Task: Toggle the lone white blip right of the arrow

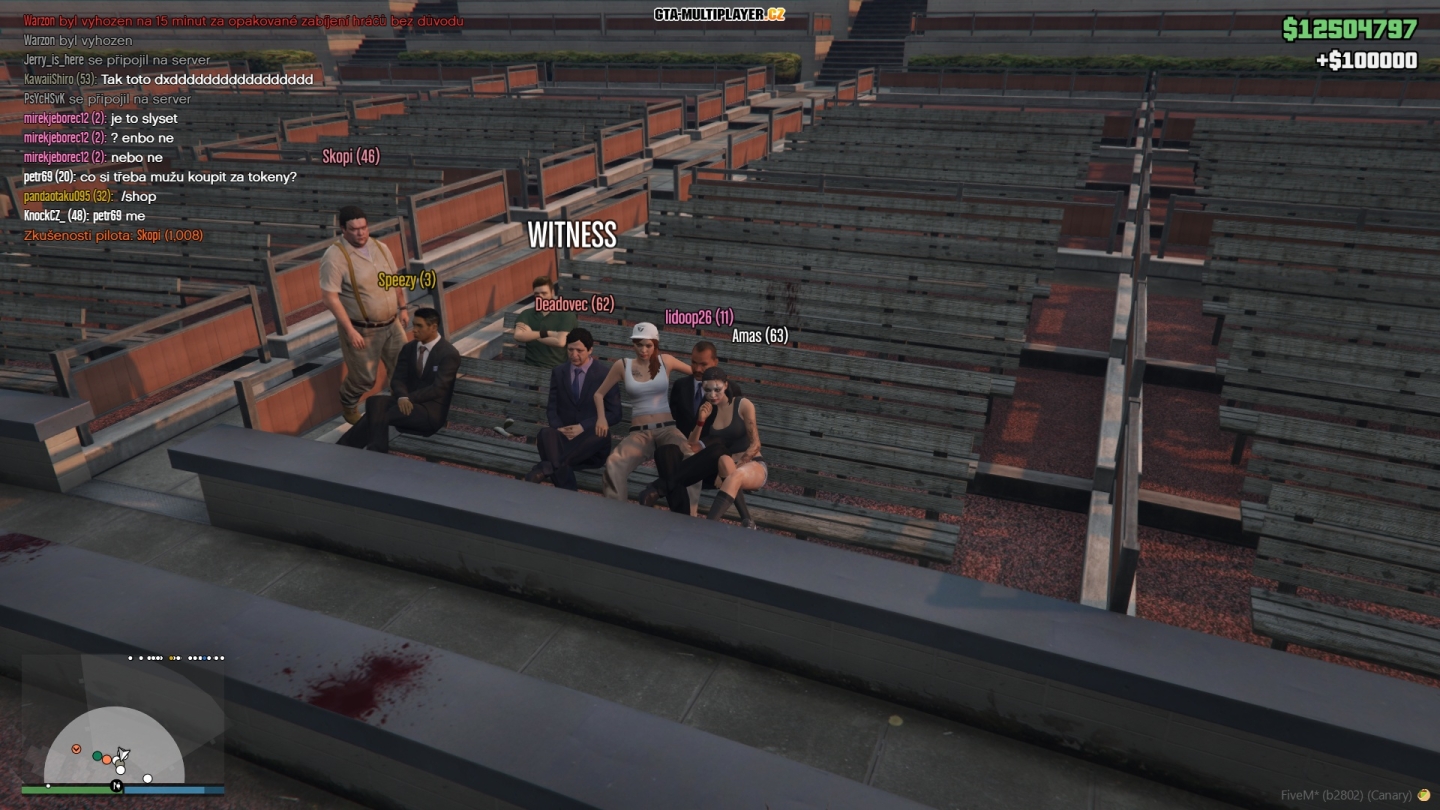Action: click(x=148, y=778)
